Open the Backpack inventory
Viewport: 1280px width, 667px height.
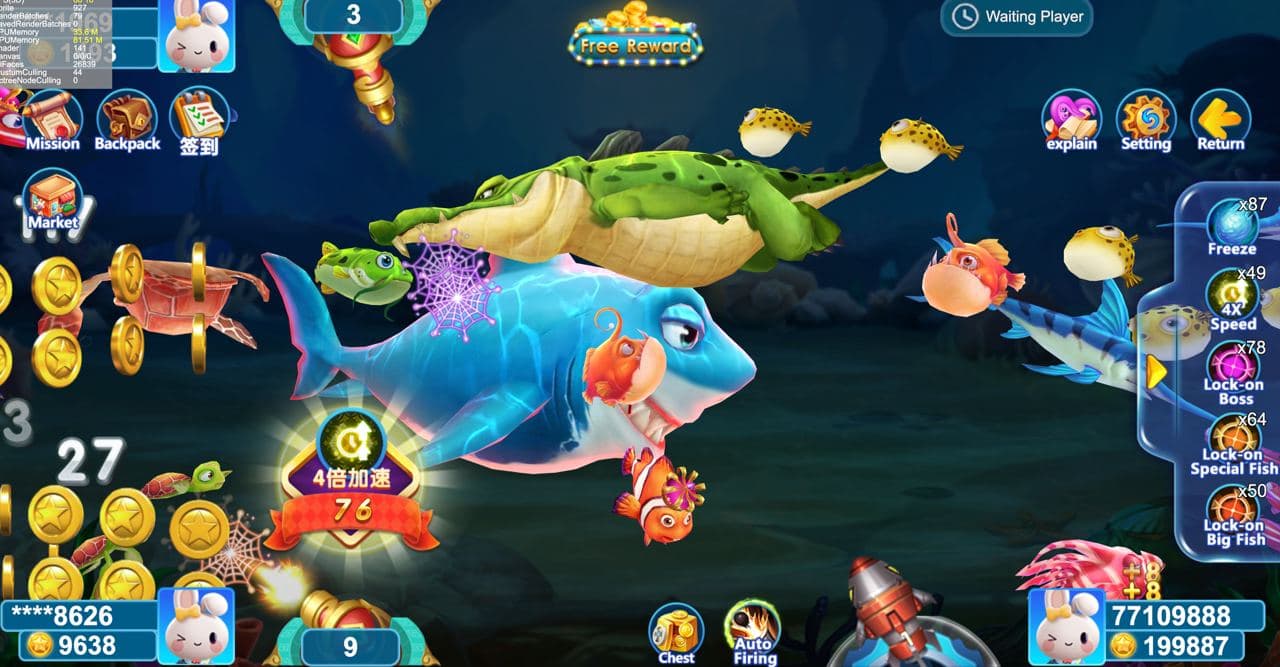[127, 118]
